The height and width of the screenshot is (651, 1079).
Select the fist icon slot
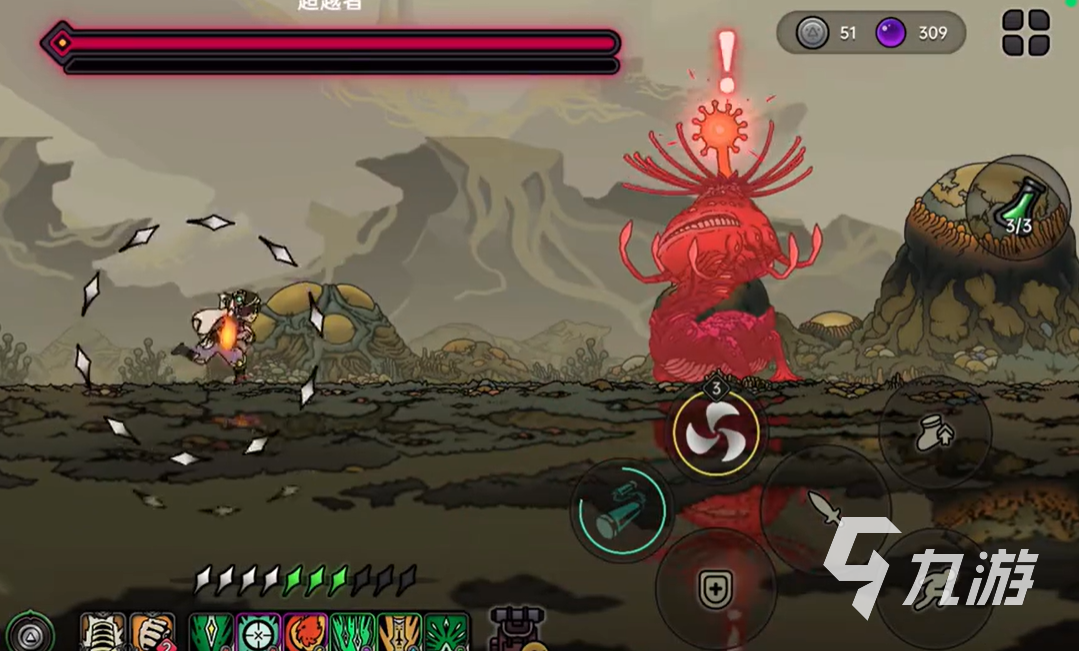pos(152,633)
